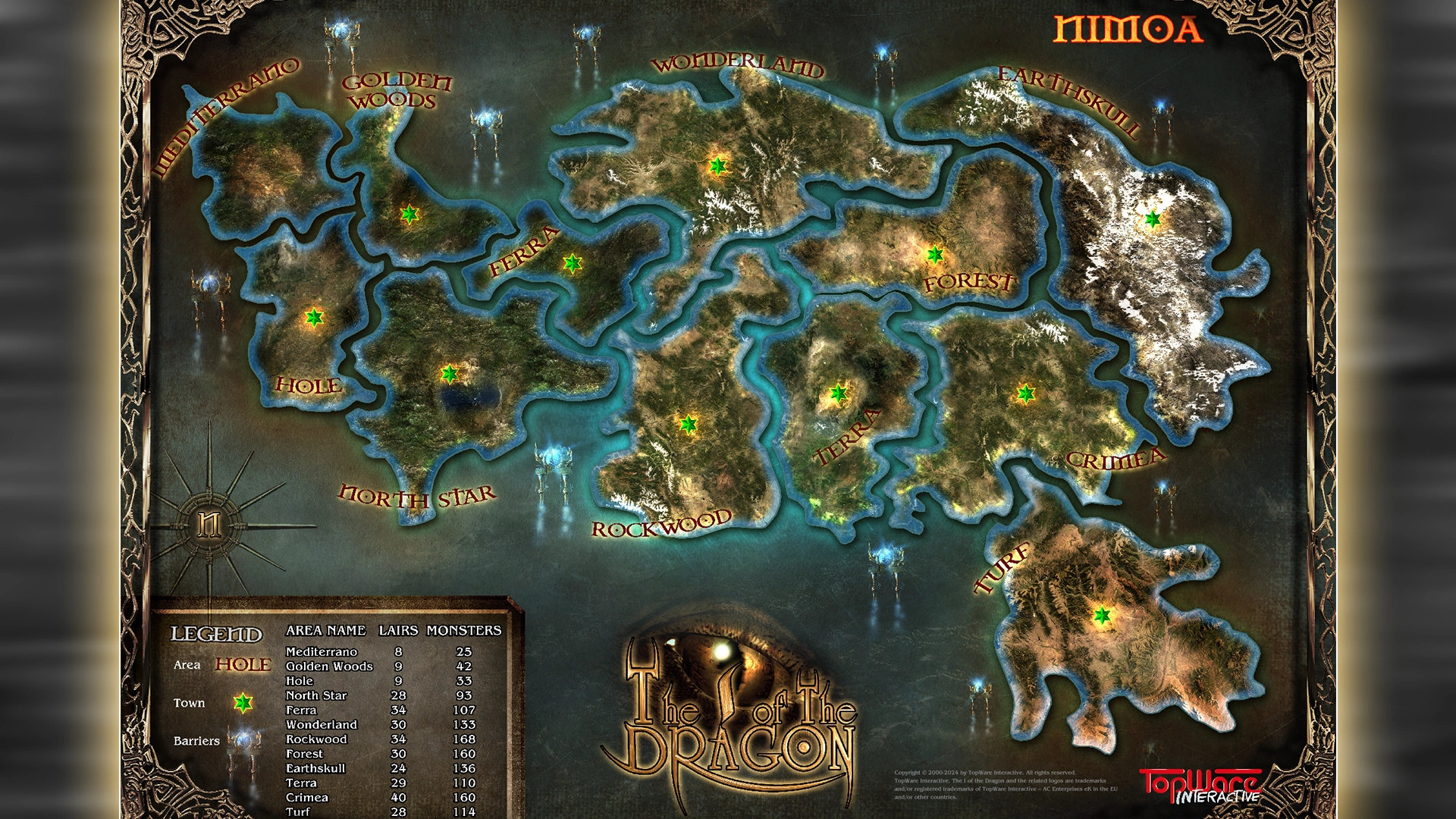This screenshot has width=1456, height=819.
Task: Select the Rockwood town star
Action: [688, 424]
